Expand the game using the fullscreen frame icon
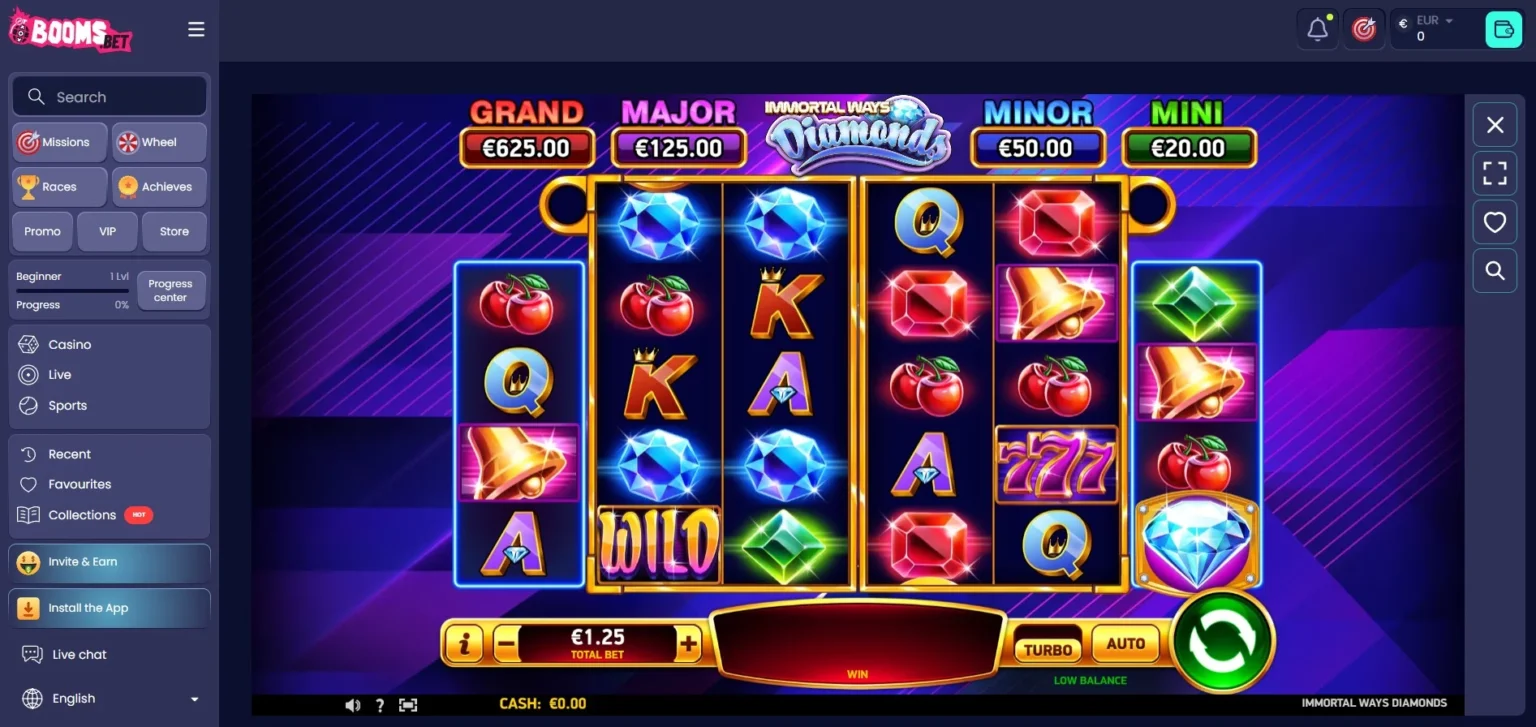 [x=1495, y=173]
